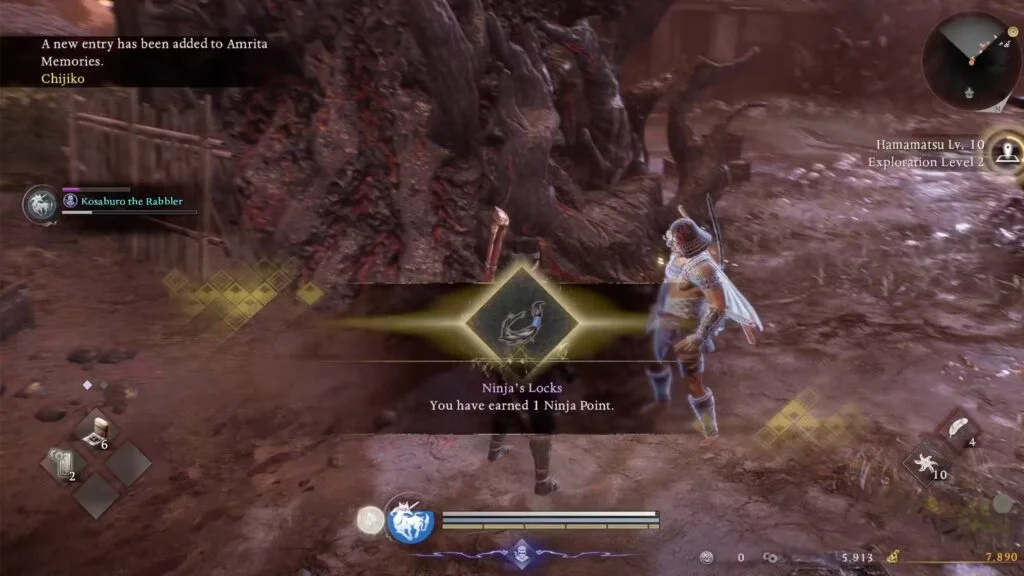The image size is (1024, 576).
Task: Open the circular minimap
Action: tap(971, 62)
